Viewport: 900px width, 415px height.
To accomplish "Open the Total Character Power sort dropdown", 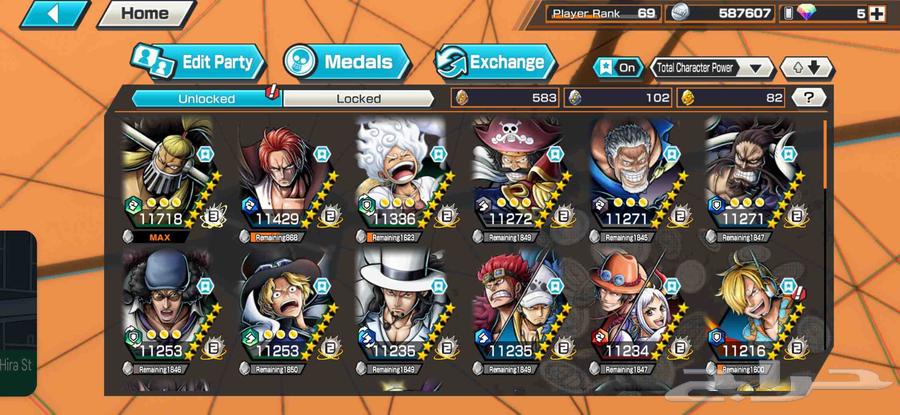I will (712, 67).
